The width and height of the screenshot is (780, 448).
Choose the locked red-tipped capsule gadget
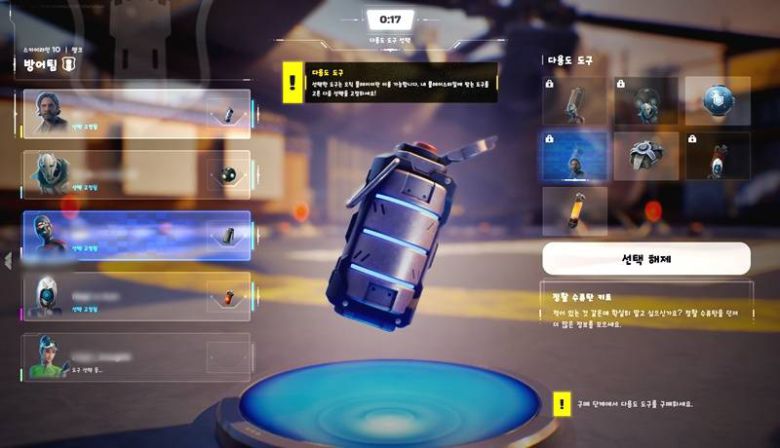click(718, 156)
